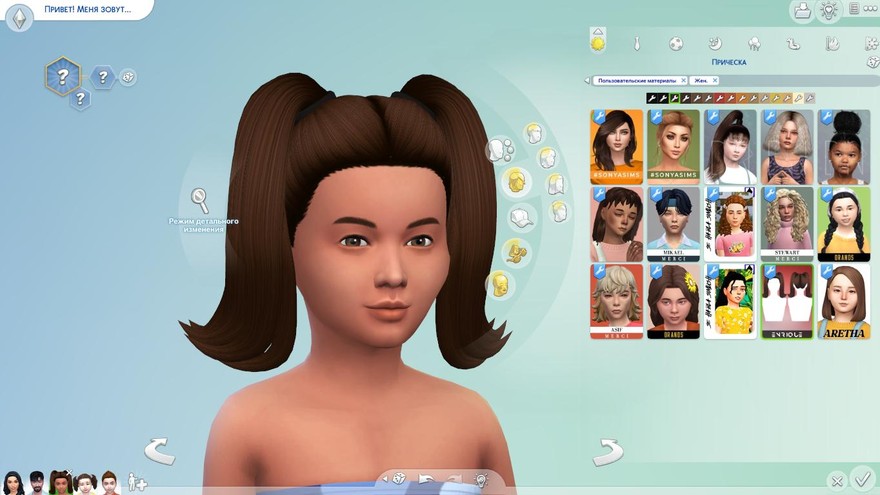880x495 pixels.
Task: Click the magnifier detail edit mode button
Action: [x=200, y=197]
